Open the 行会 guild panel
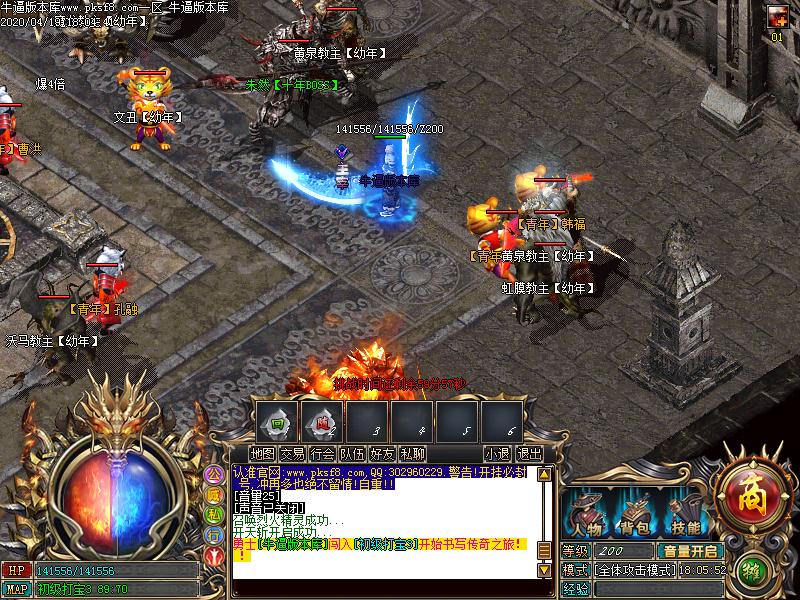The width and height of the screenshot is (800, 600). pyautogui.click(x=322, y=454)
